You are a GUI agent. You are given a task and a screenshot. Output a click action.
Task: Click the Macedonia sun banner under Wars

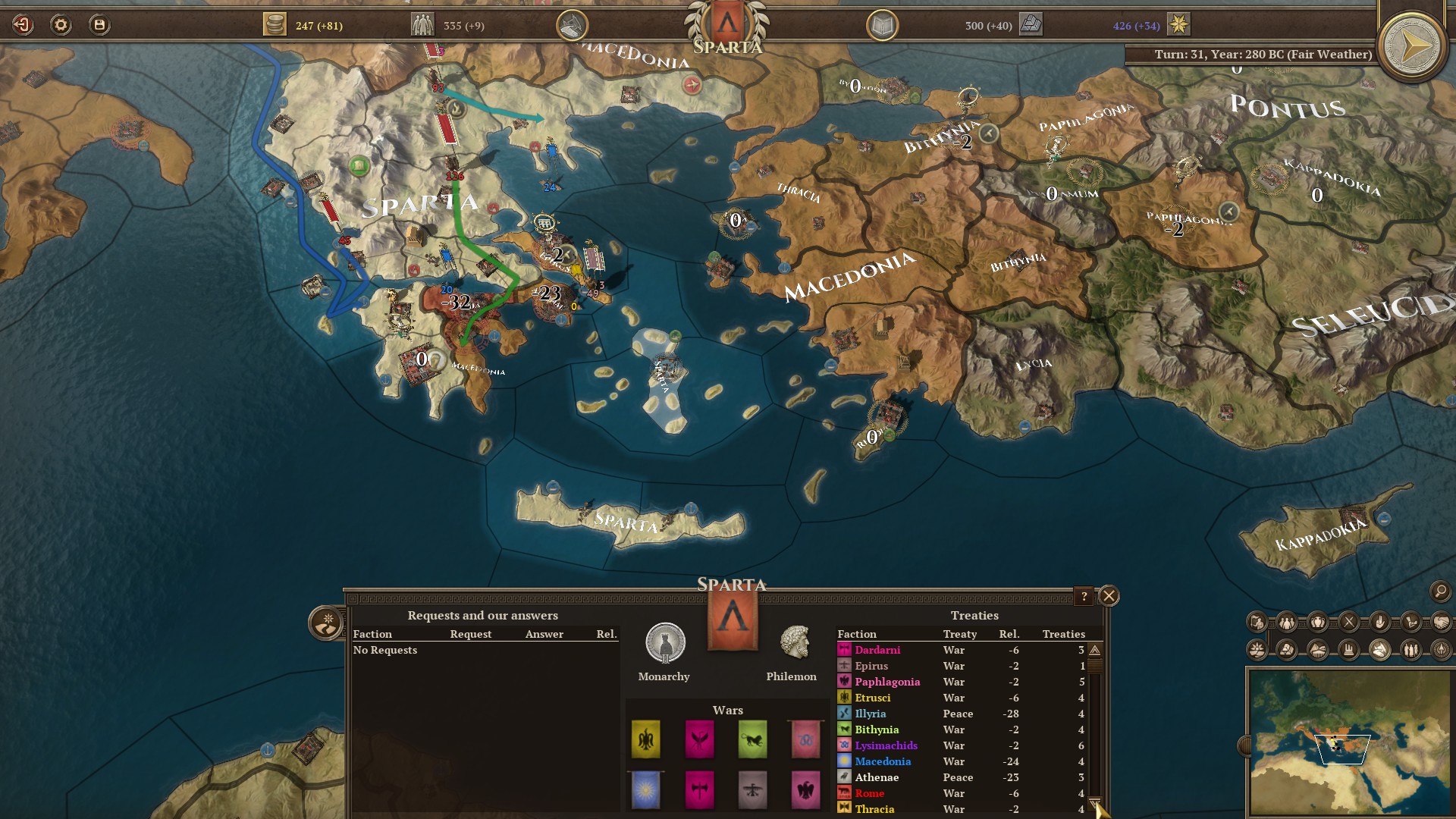[x=646, y=790]
